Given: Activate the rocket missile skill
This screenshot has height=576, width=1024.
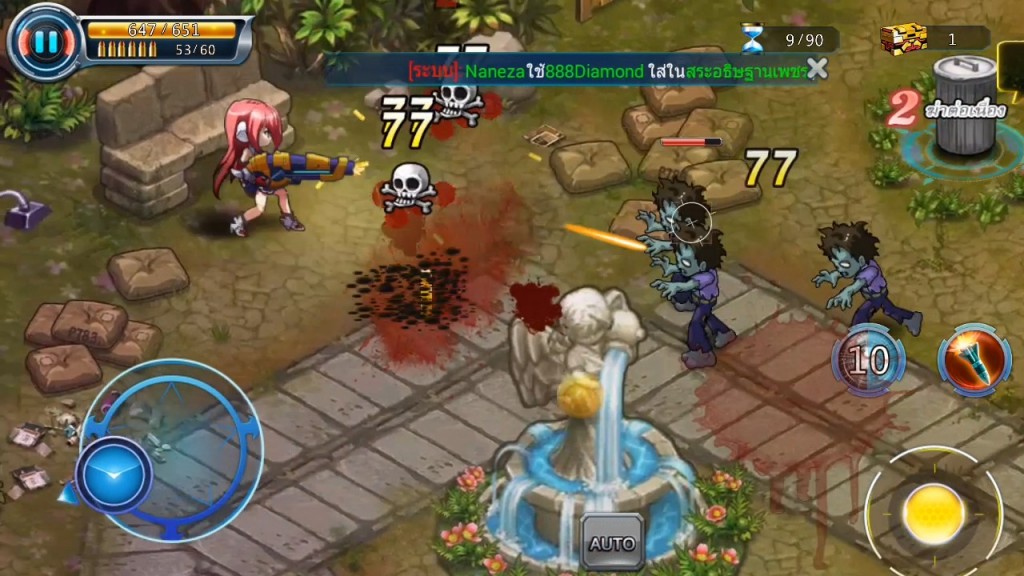Looking at the screenshot, I should pyautogui.click(x=974, y=359).
